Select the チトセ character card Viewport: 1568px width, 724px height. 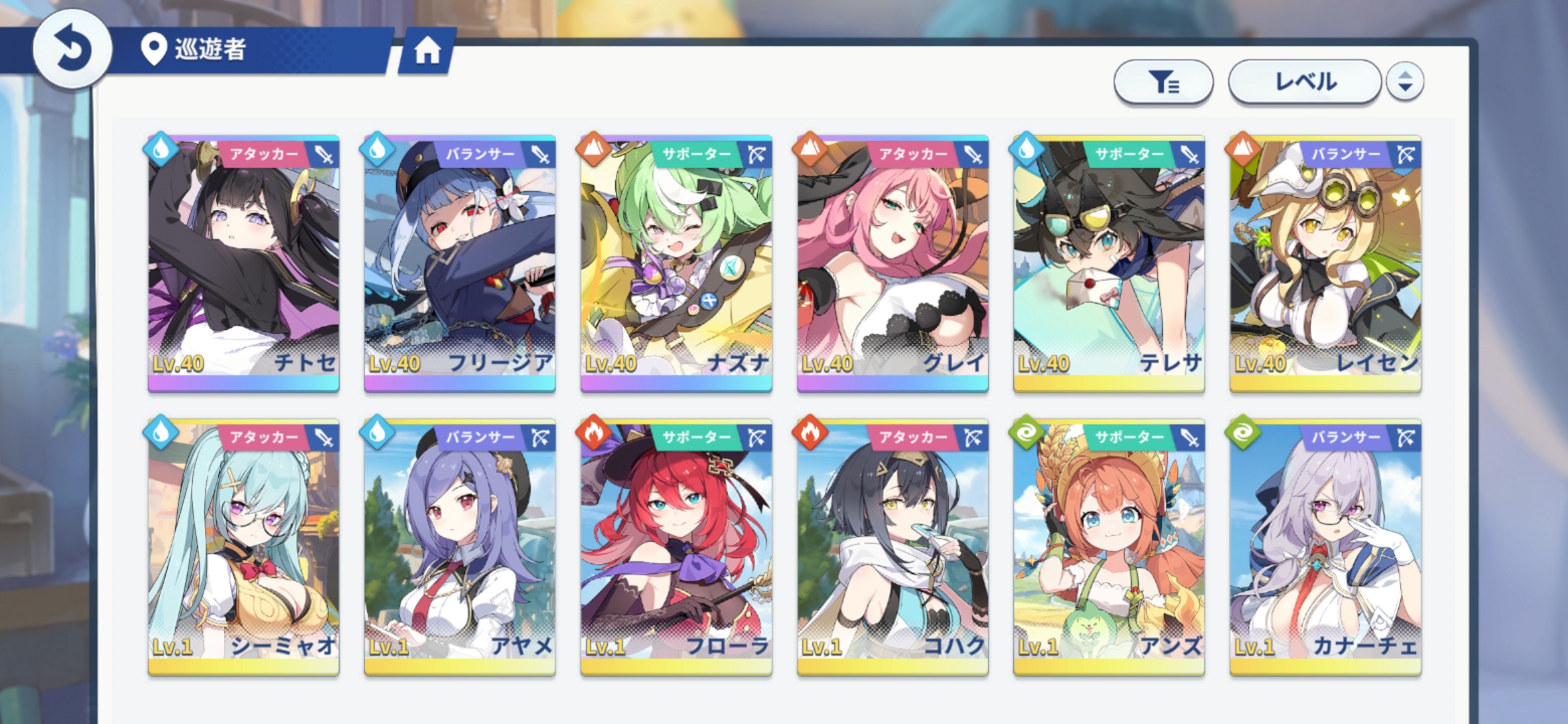pos(243,263)
